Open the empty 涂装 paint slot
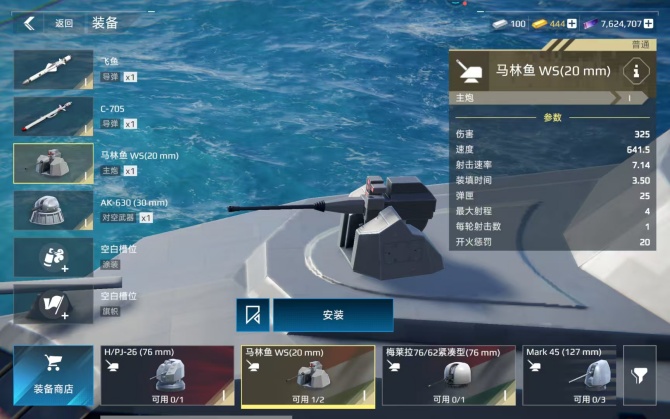 (54, 256)
